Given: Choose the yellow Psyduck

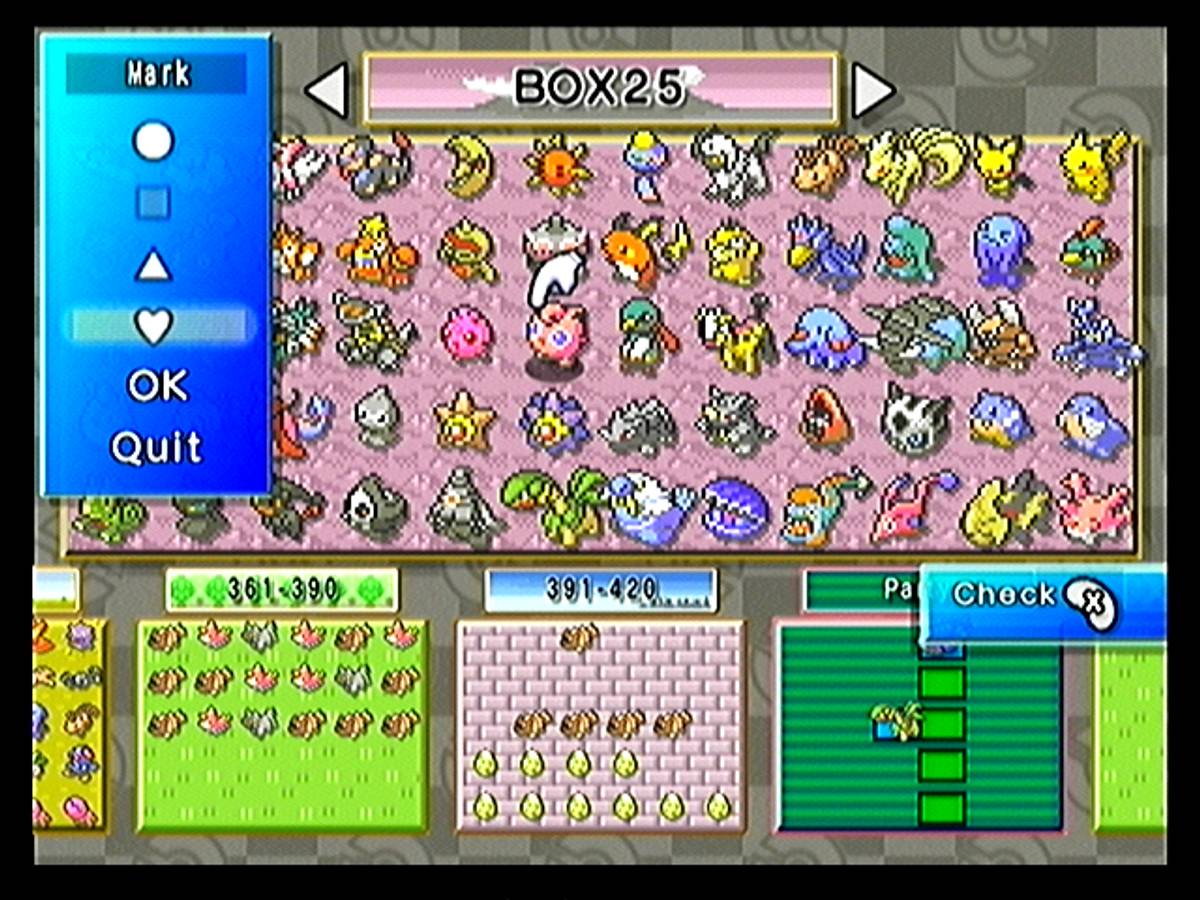Looking at the screenshot, I should 733,252.
